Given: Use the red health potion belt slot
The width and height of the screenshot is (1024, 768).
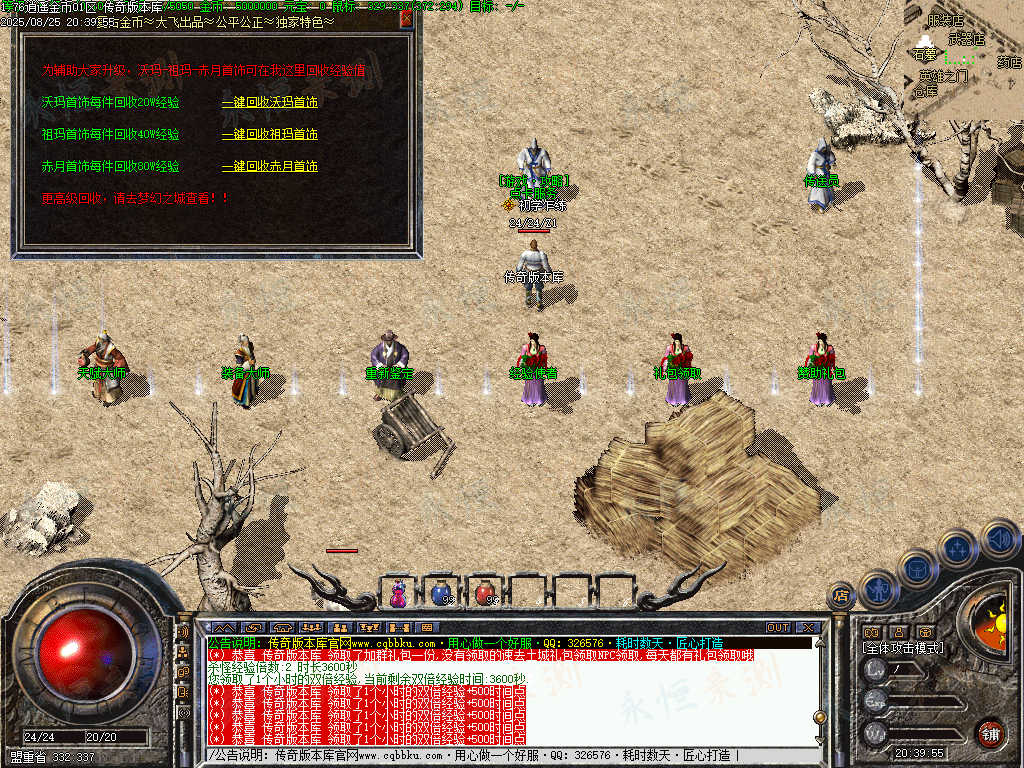Looking at the screenshot, I should 485,593.
